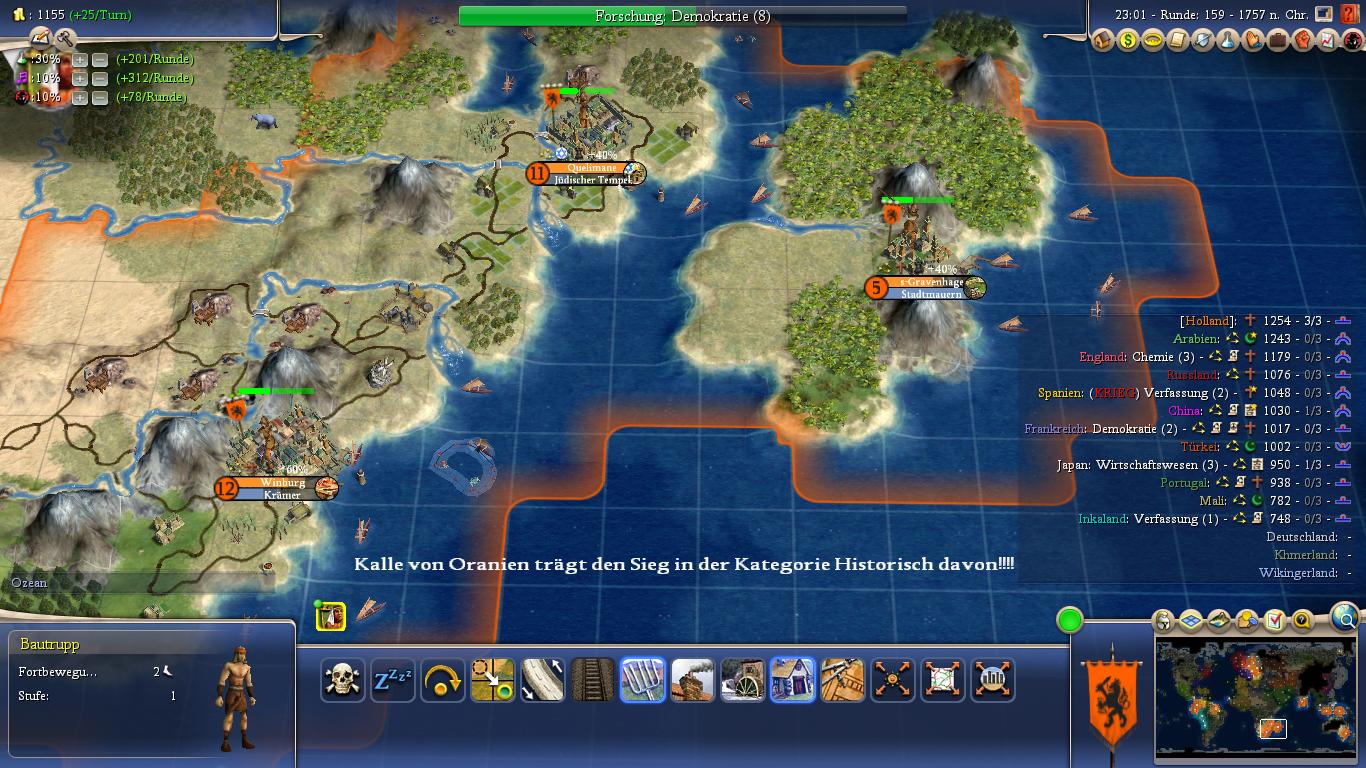Screen dimensions: 1366x768
Task: Select the worker unit icon in stack
Action: pyautogui.click(x=331, y=616)
